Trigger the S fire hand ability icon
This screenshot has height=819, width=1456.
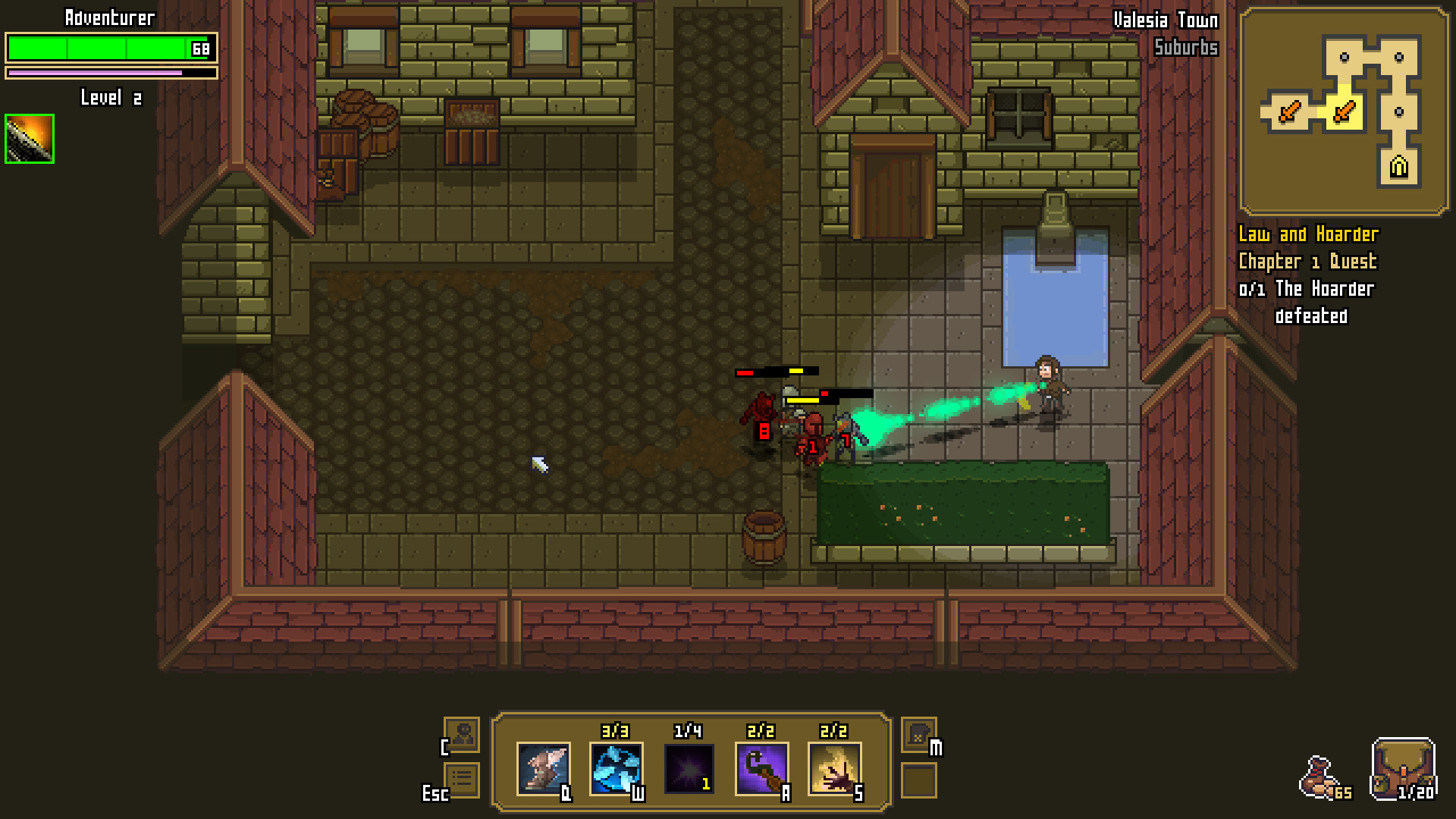[835, 768]
